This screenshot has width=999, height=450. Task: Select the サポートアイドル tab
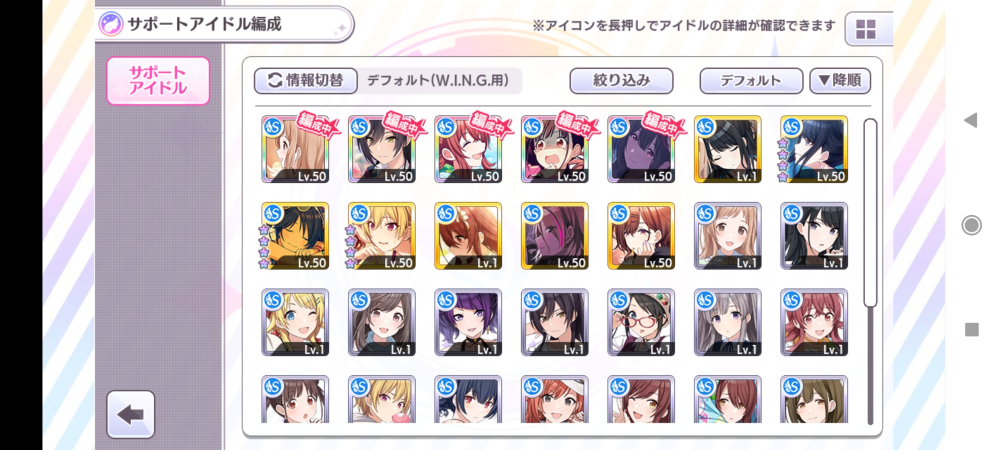coord(158,81)
